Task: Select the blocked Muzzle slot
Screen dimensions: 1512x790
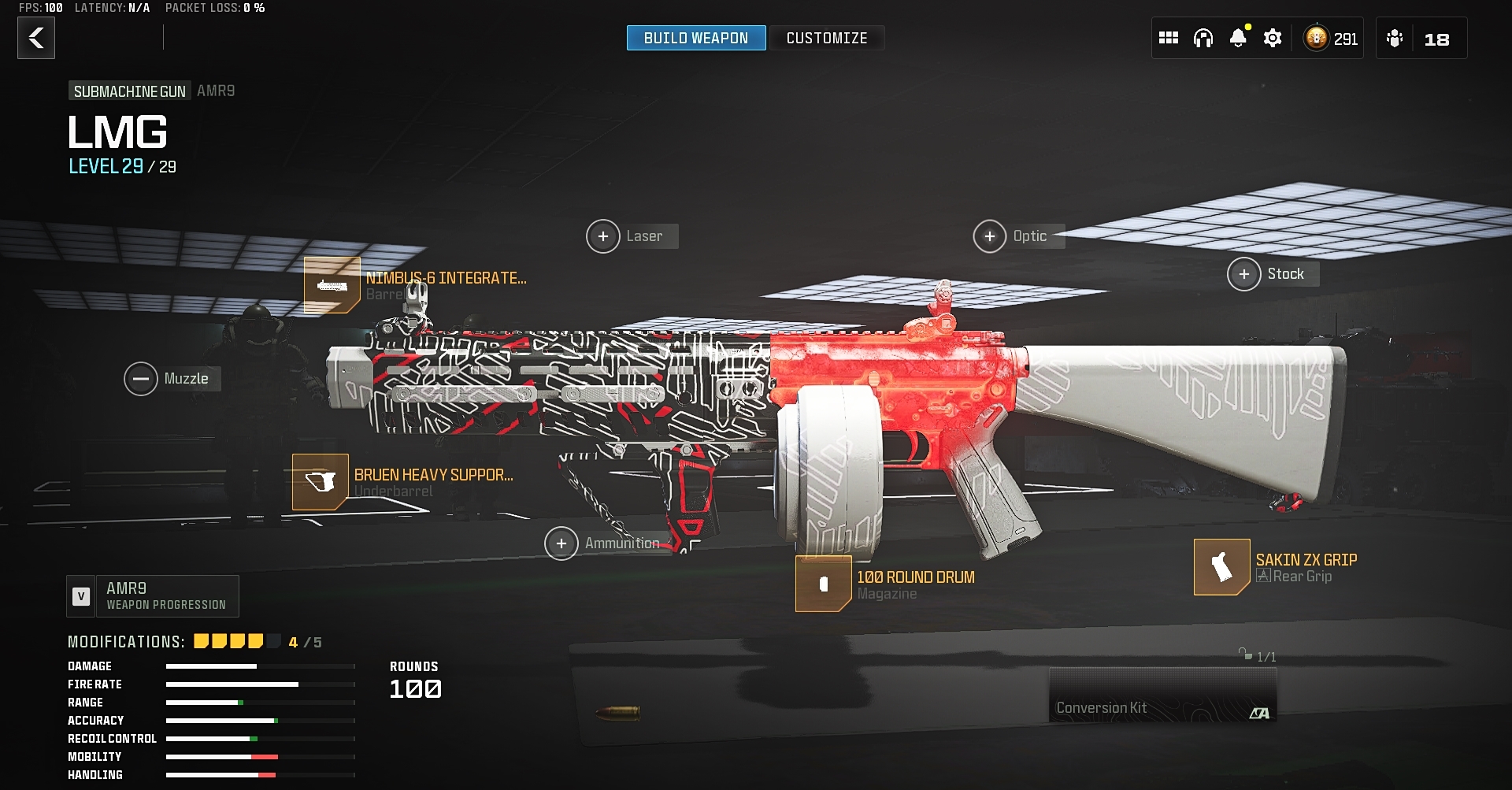Action: [141, 379]
